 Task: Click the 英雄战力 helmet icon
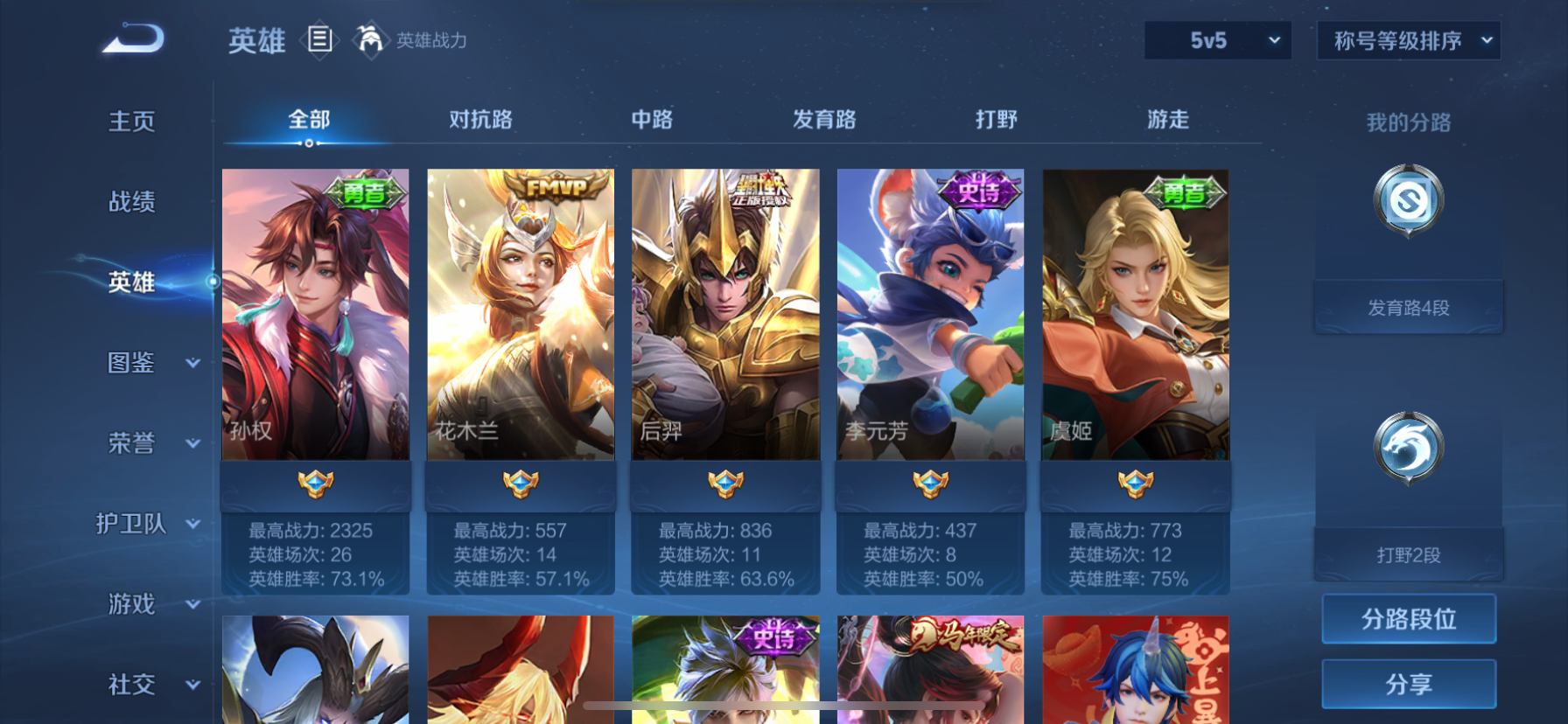coord(371,41)
